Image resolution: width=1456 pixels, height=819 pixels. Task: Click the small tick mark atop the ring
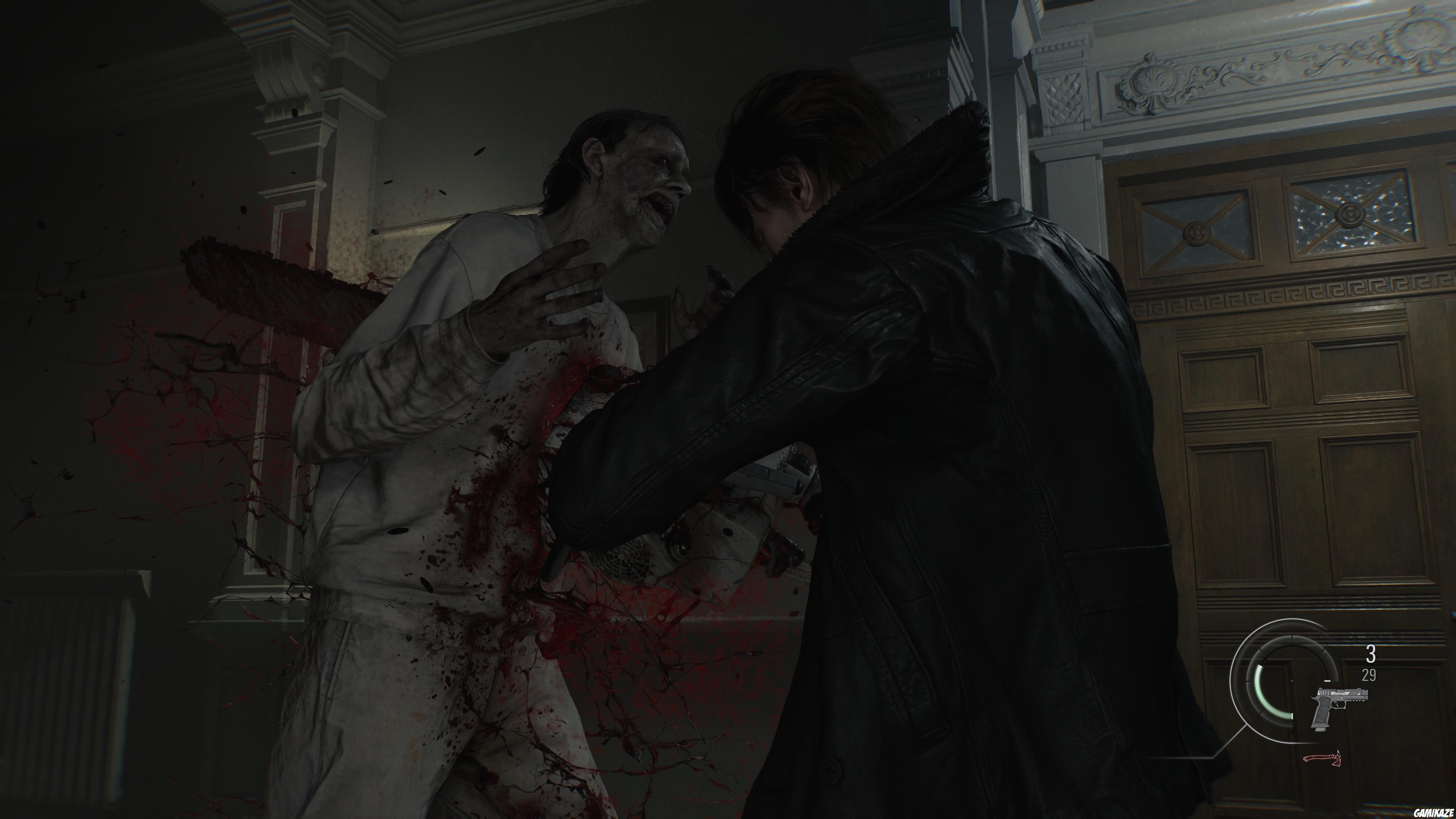pos(1293,637)
